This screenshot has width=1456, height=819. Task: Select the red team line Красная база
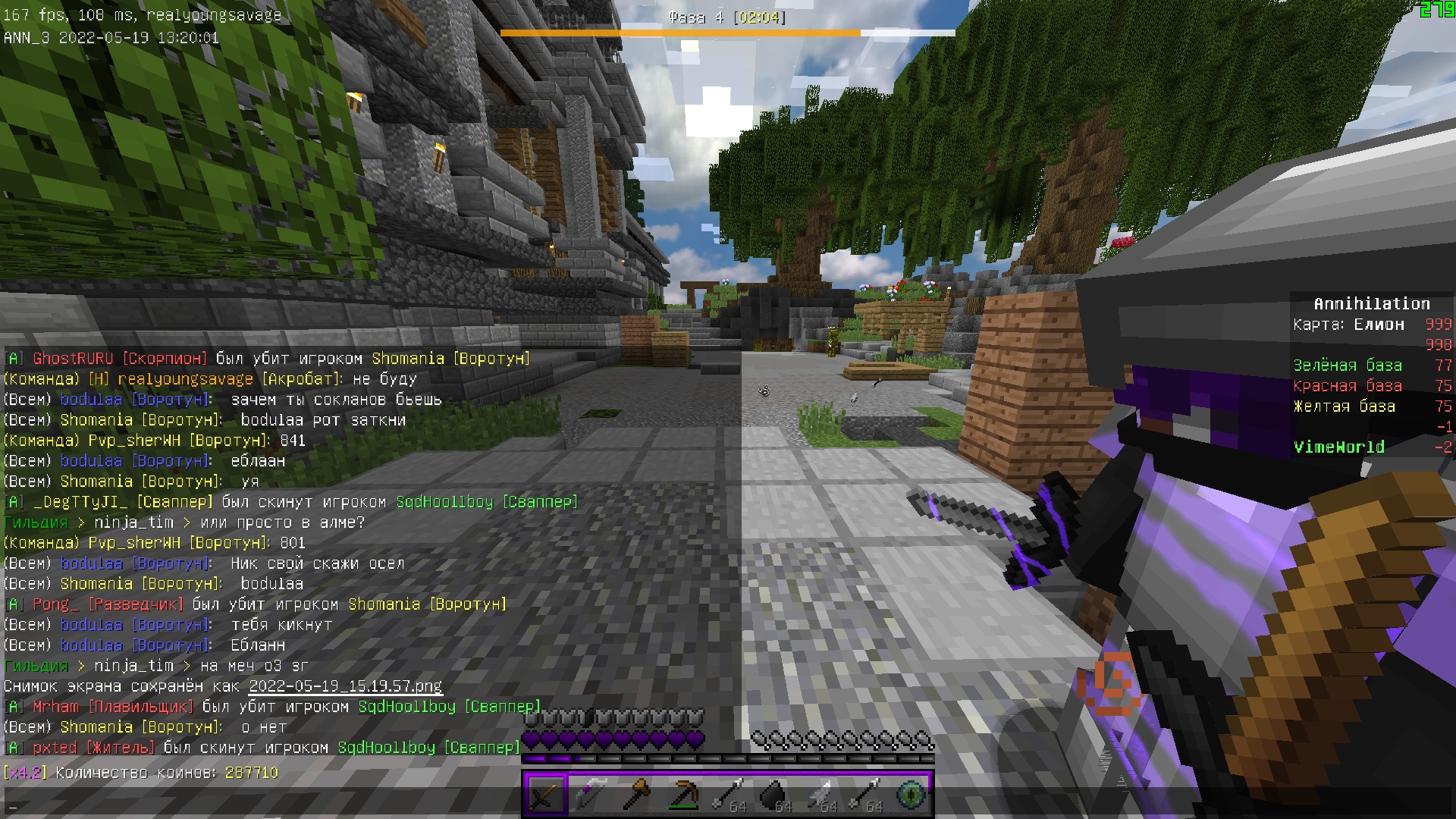[1349, 385]
